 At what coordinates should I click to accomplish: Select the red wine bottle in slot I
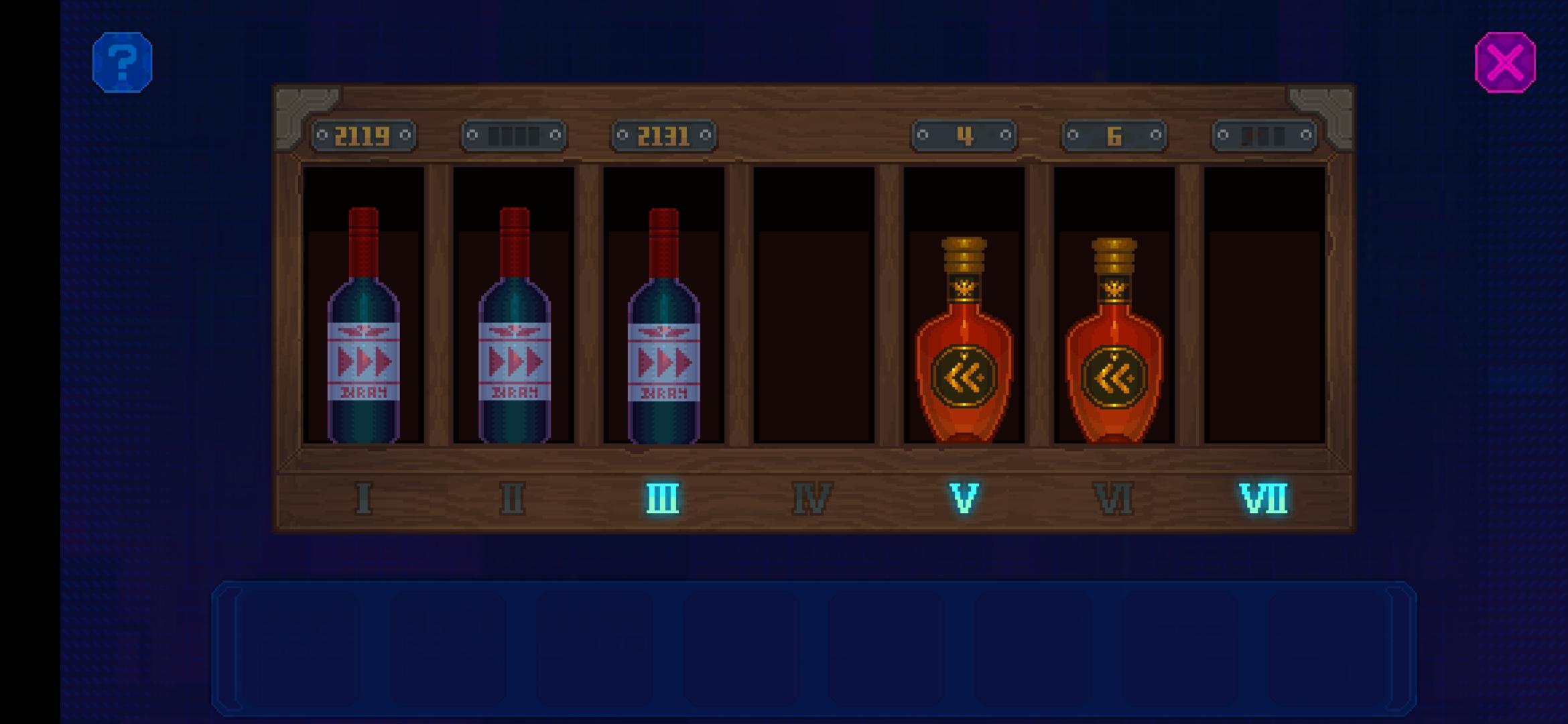(364, 335)
